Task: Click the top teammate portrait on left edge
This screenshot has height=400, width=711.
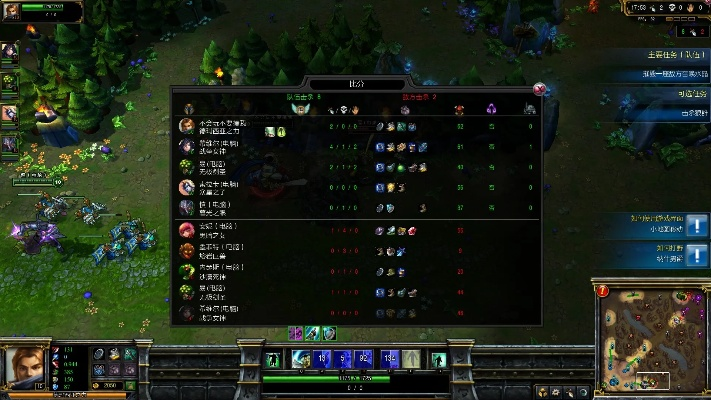Action: tap(9, 54)
